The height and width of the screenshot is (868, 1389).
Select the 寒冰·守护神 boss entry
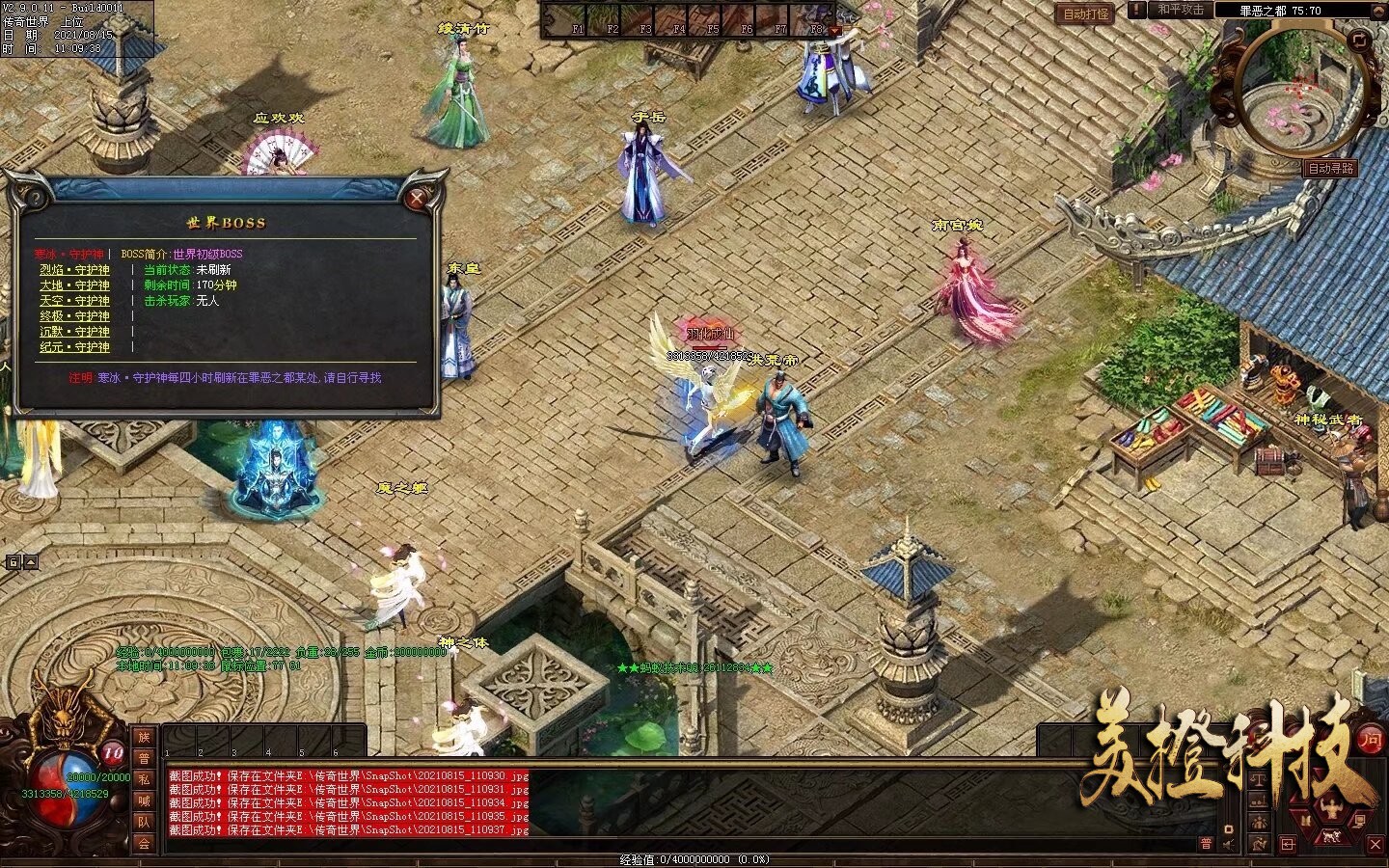pos(69,255)
